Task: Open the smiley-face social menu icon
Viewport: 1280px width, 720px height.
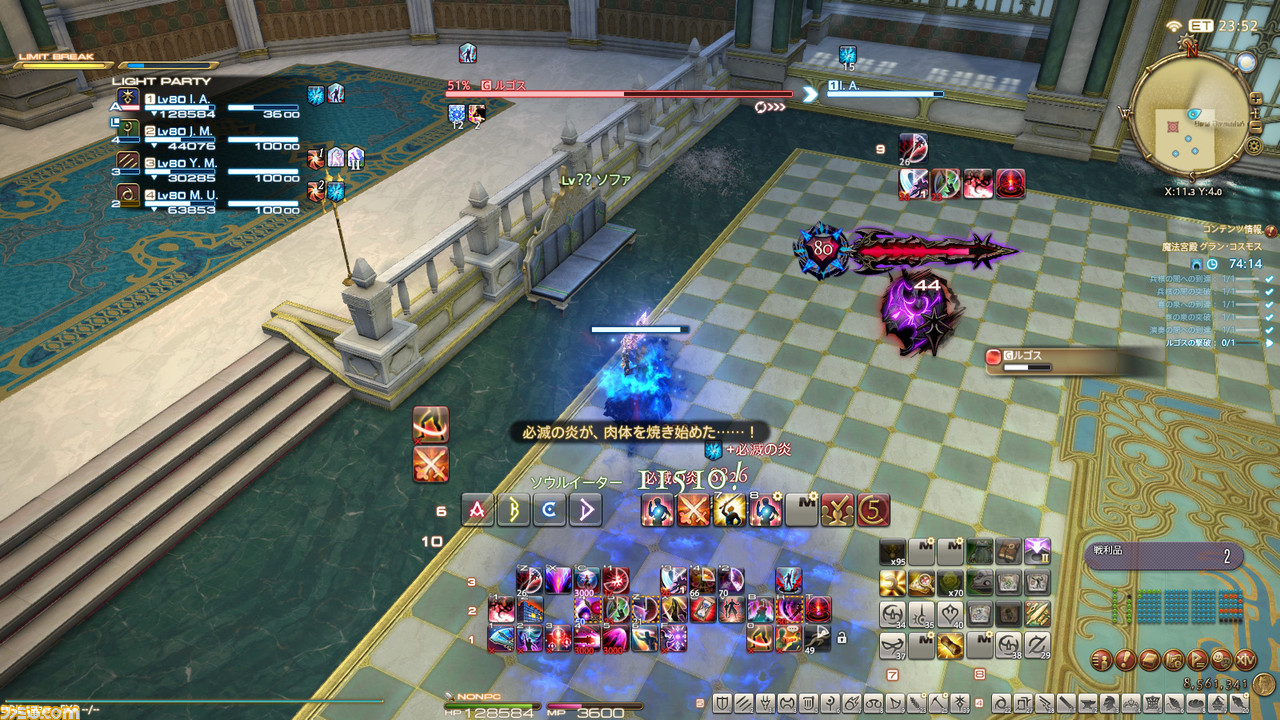Action: [1219, 660]
